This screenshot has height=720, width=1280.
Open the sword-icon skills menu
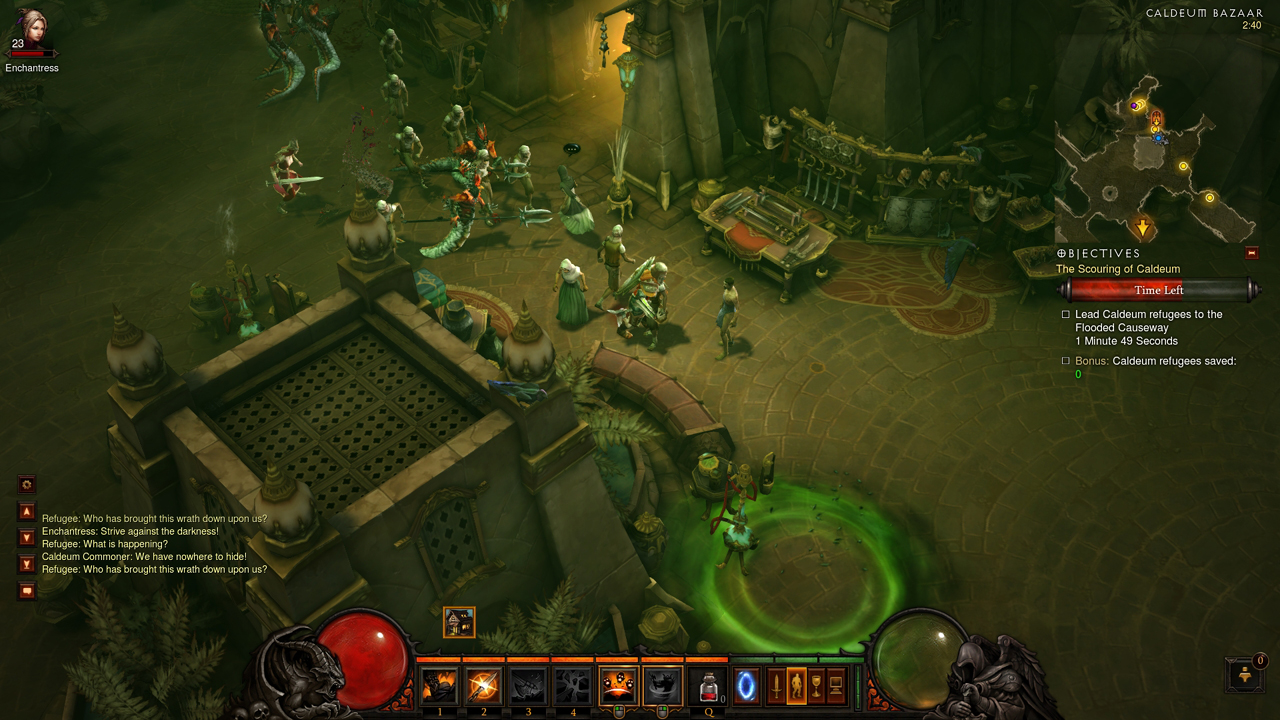click(x=775, y=686)
